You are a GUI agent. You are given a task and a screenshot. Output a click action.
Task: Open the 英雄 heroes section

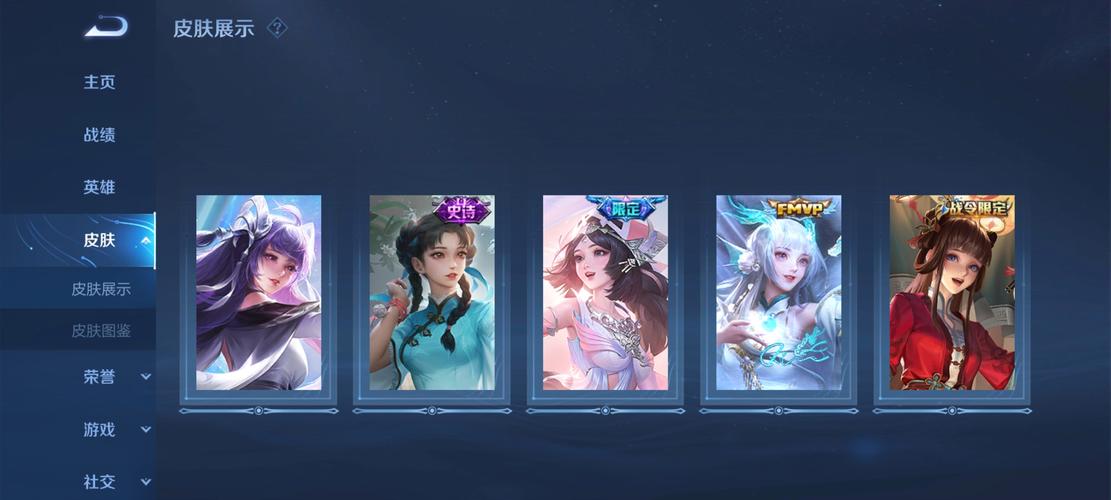[x=99, y=187]
